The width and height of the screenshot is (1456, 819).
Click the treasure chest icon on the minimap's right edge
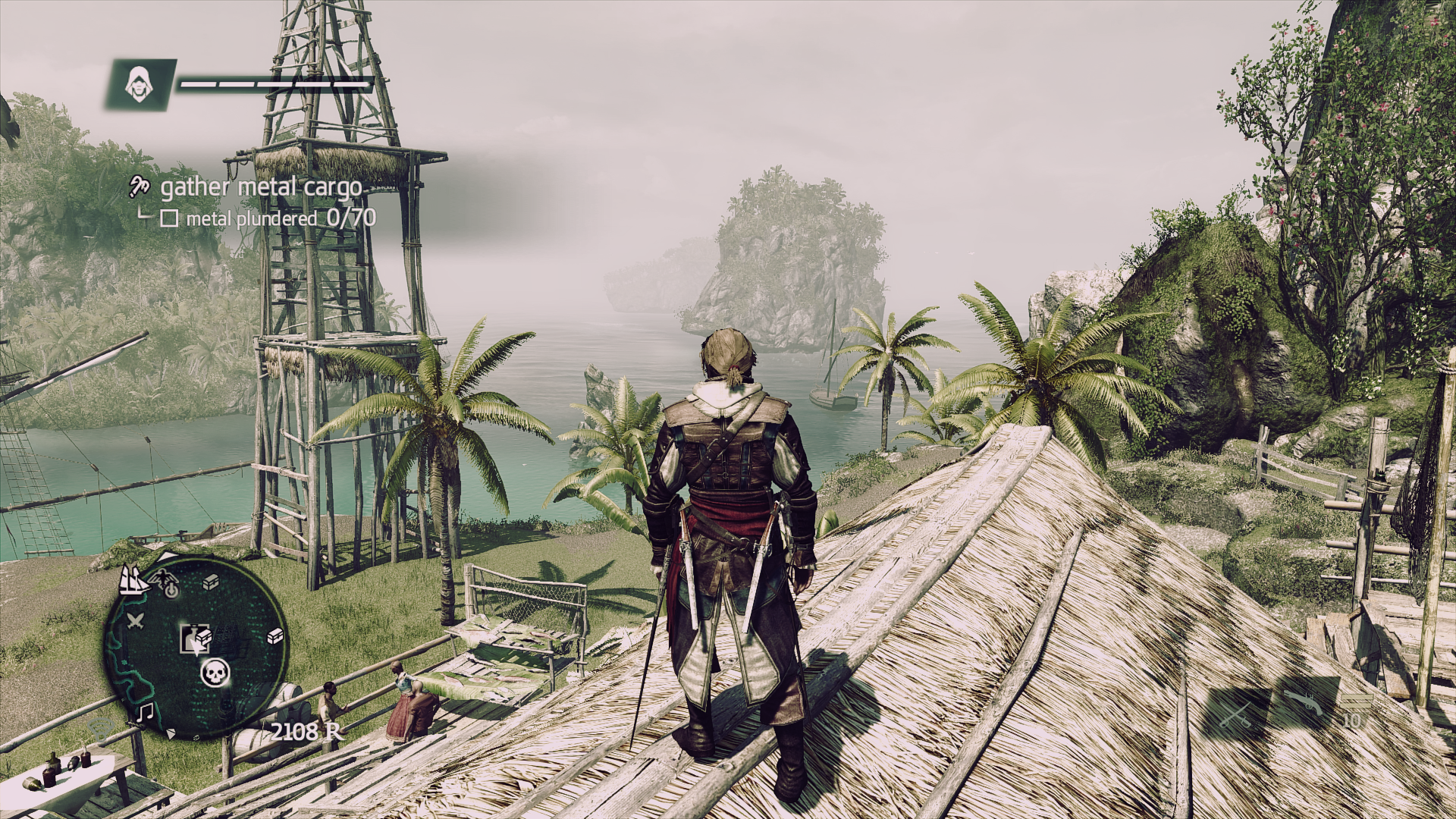pos(275,635)
